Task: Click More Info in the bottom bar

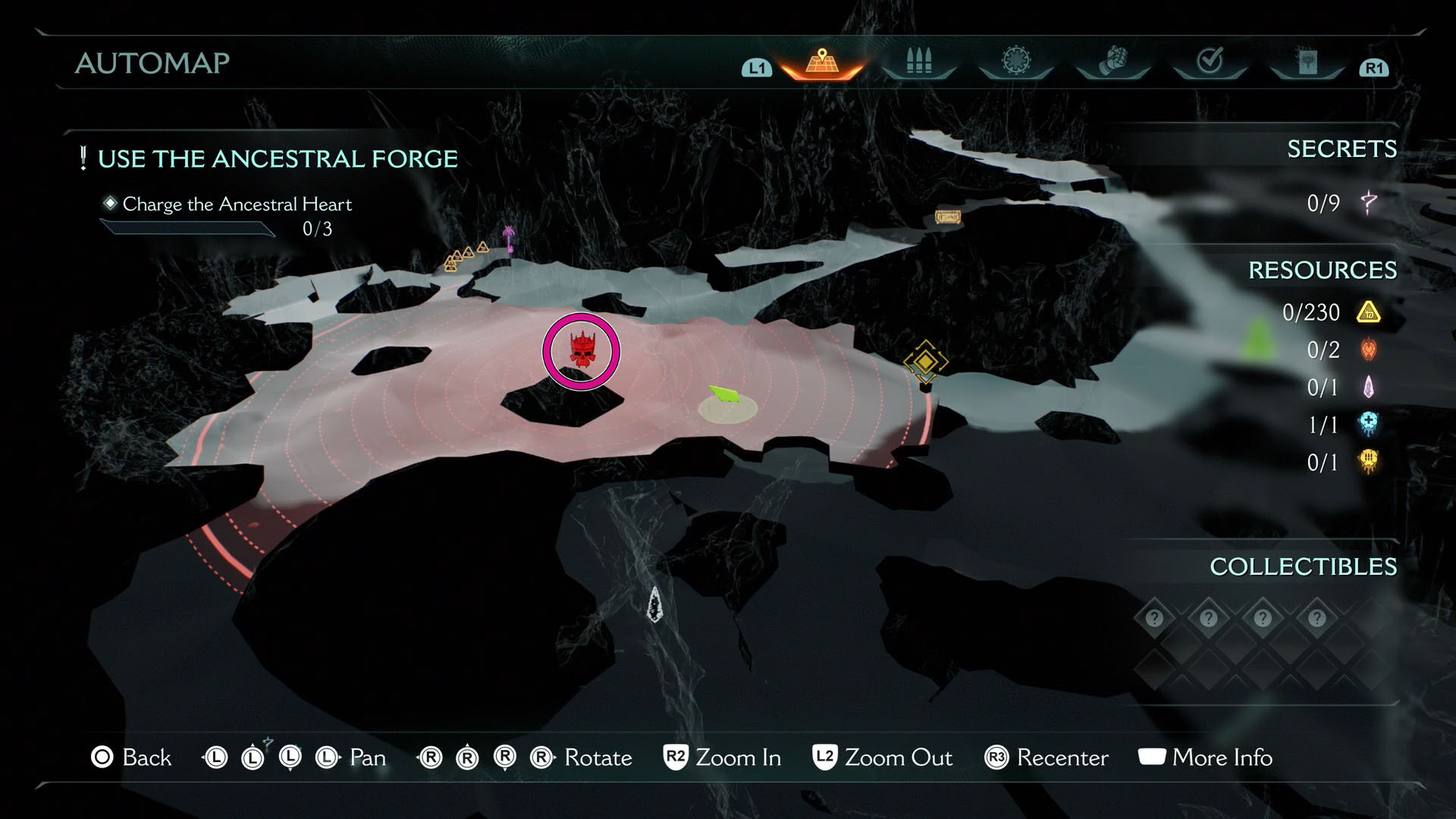Action: coord(1205,758)
